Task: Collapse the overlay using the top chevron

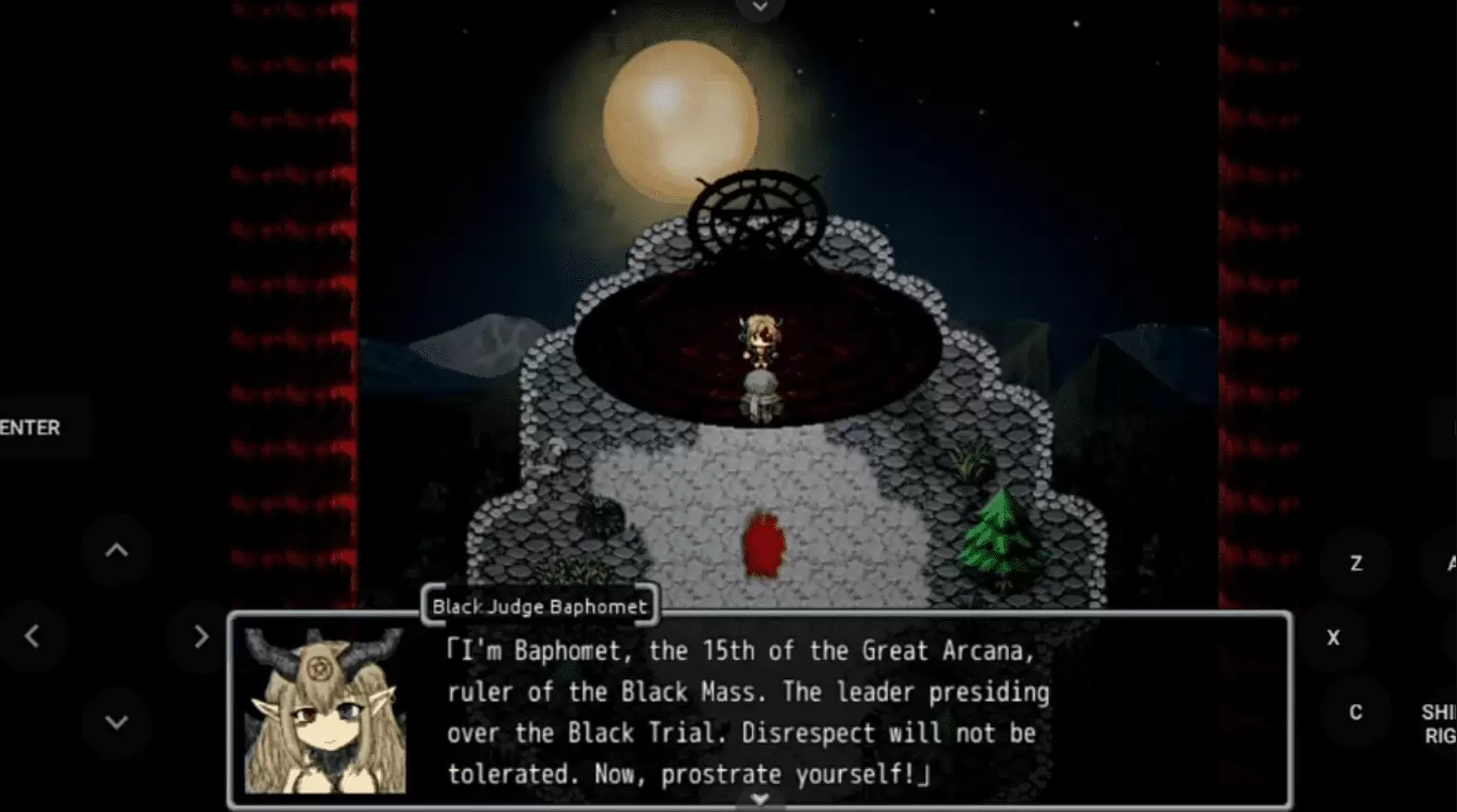Action: [x=760, y=7]
